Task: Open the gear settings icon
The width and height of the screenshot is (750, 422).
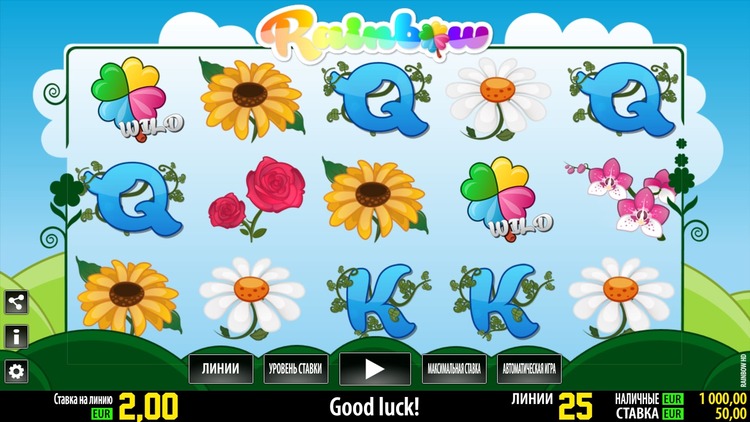Action: [x=16, y=371]
